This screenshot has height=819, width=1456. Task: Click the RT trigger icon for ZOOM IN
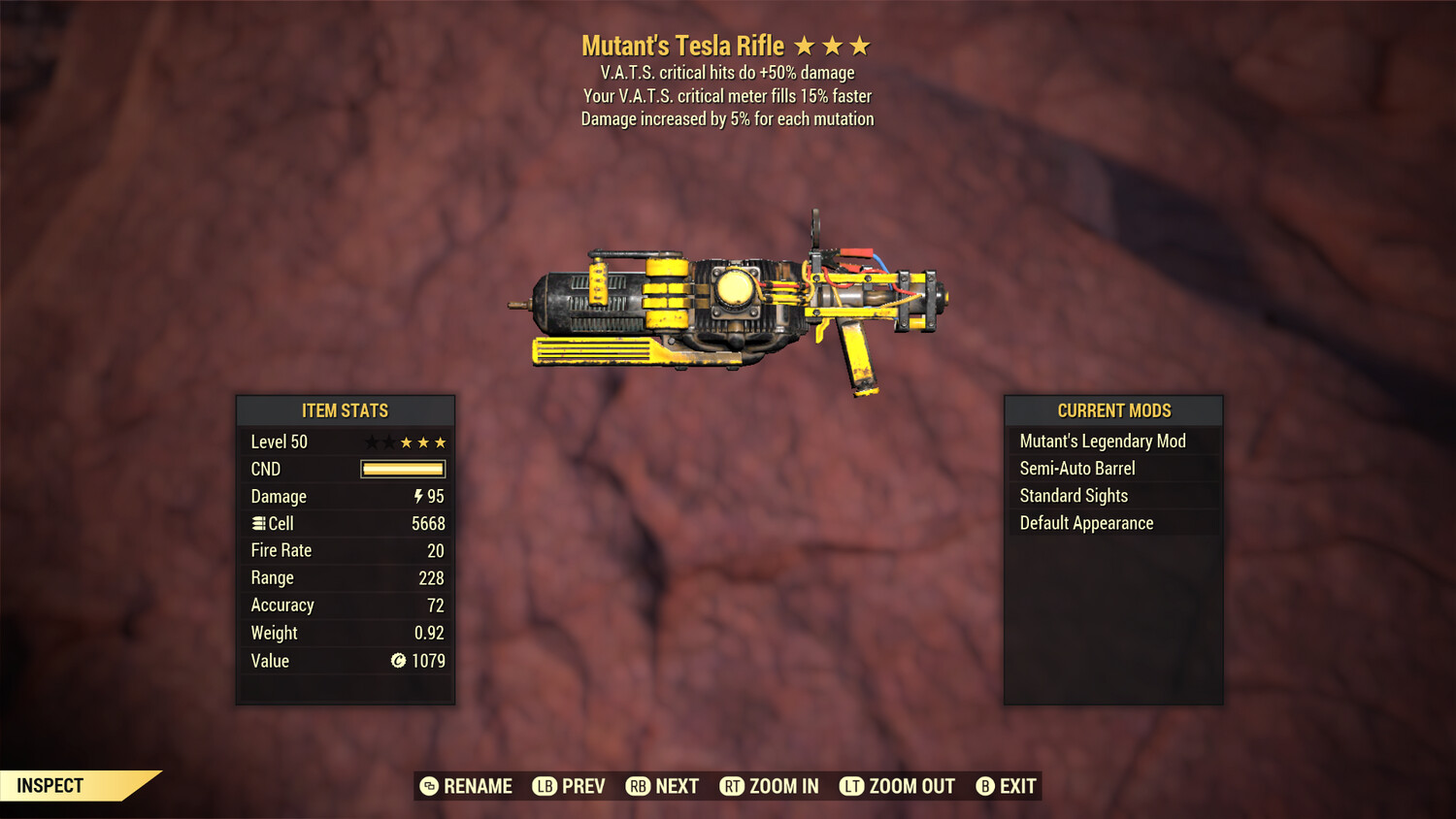click(732, 786)
